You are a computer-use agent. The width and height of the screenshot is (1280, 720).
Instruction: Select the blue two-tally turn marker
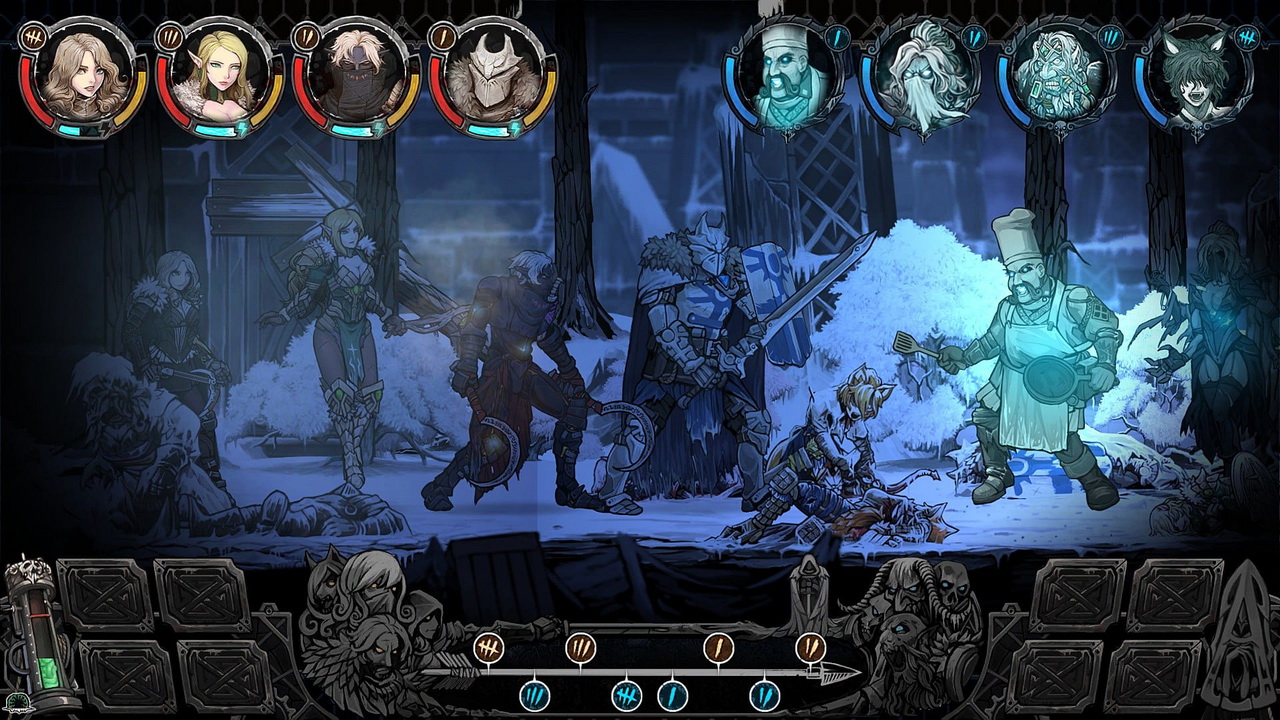pyautogui.click(x=765, y=694)
